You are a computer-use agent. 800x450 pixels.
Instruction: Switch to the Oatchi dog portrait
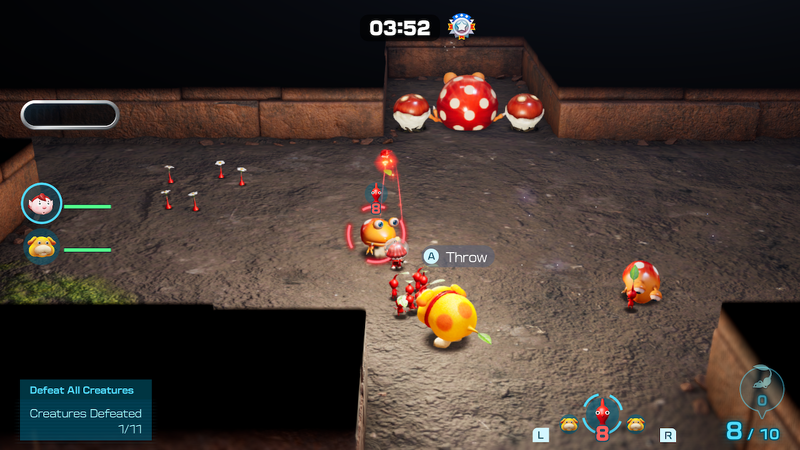click(42, 248)
